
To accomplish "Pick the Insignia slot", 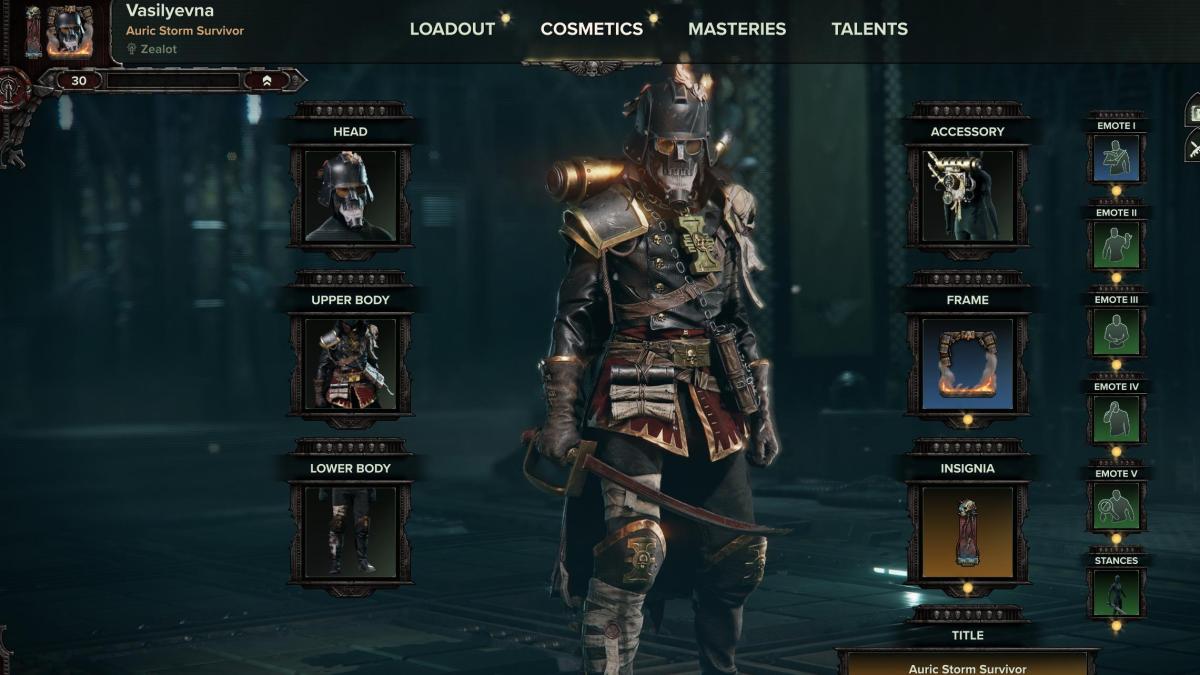I will tap(967, 532).
